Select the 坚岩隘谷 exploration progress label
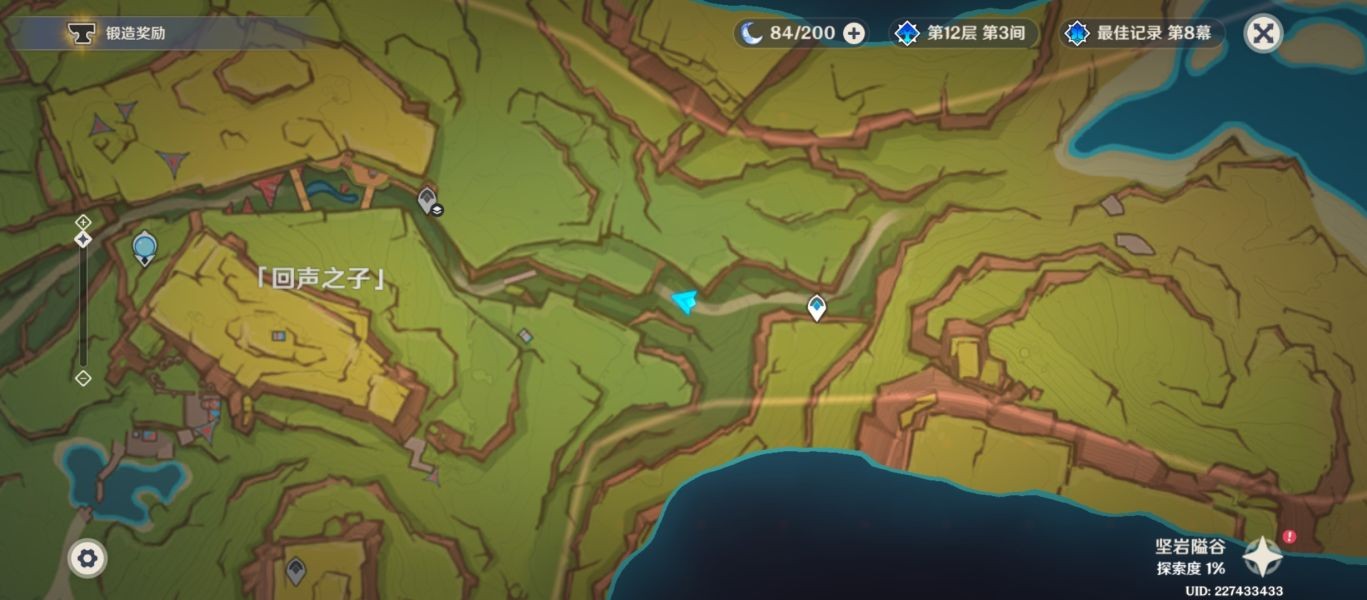The width and height of the screenshot is (1367, 600). click(1190, 557)
